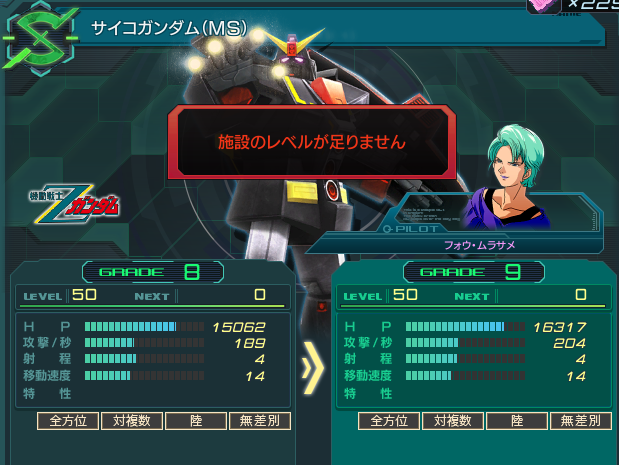Choose 対複数 trait in Grade 9 panel
The image size is (619, 465).
453,421
